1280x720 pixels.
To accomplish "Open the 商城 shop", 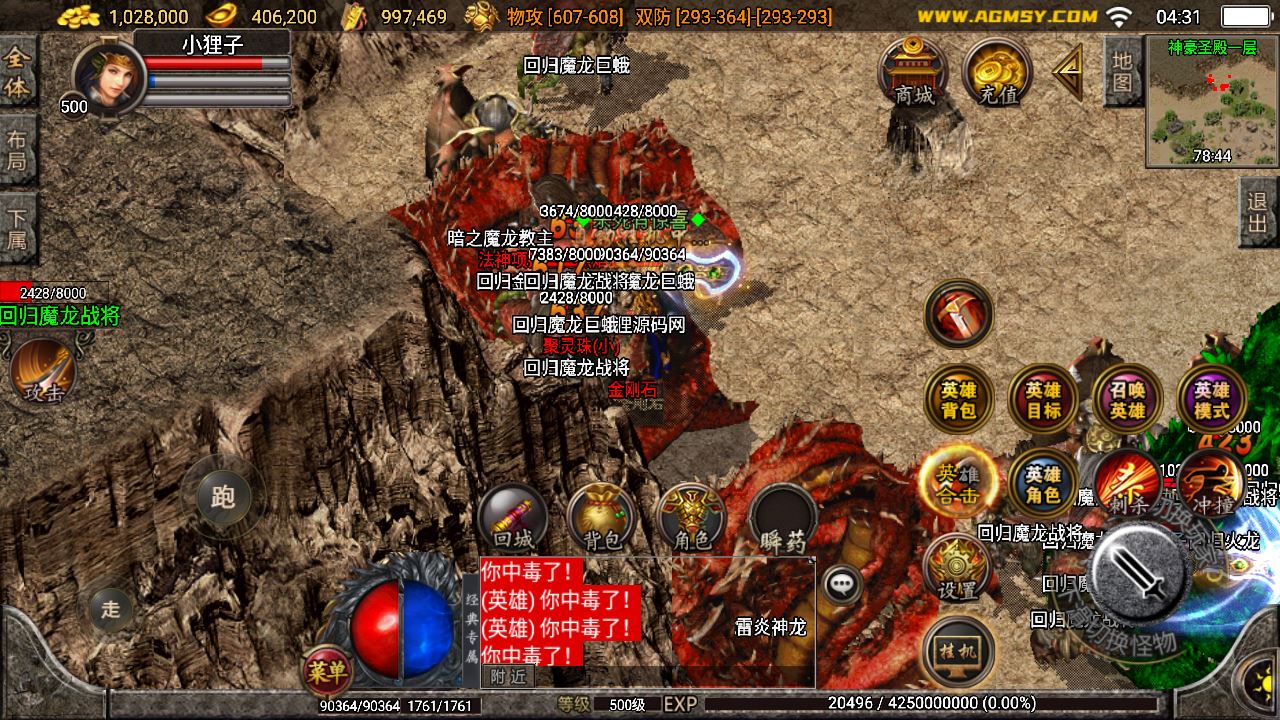I will (913, 72).
